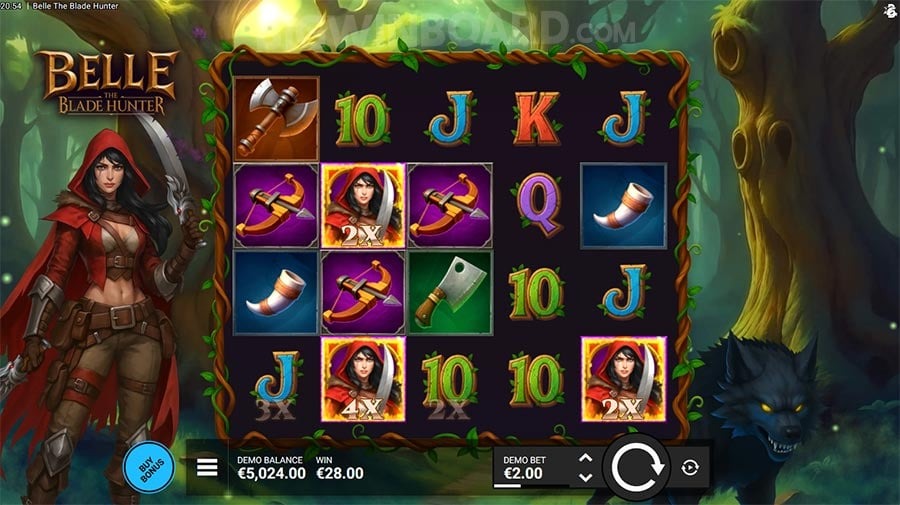Screen dimensions: 900x505
Task: Open the Buy Bonus feature
Action: (148, 467)
